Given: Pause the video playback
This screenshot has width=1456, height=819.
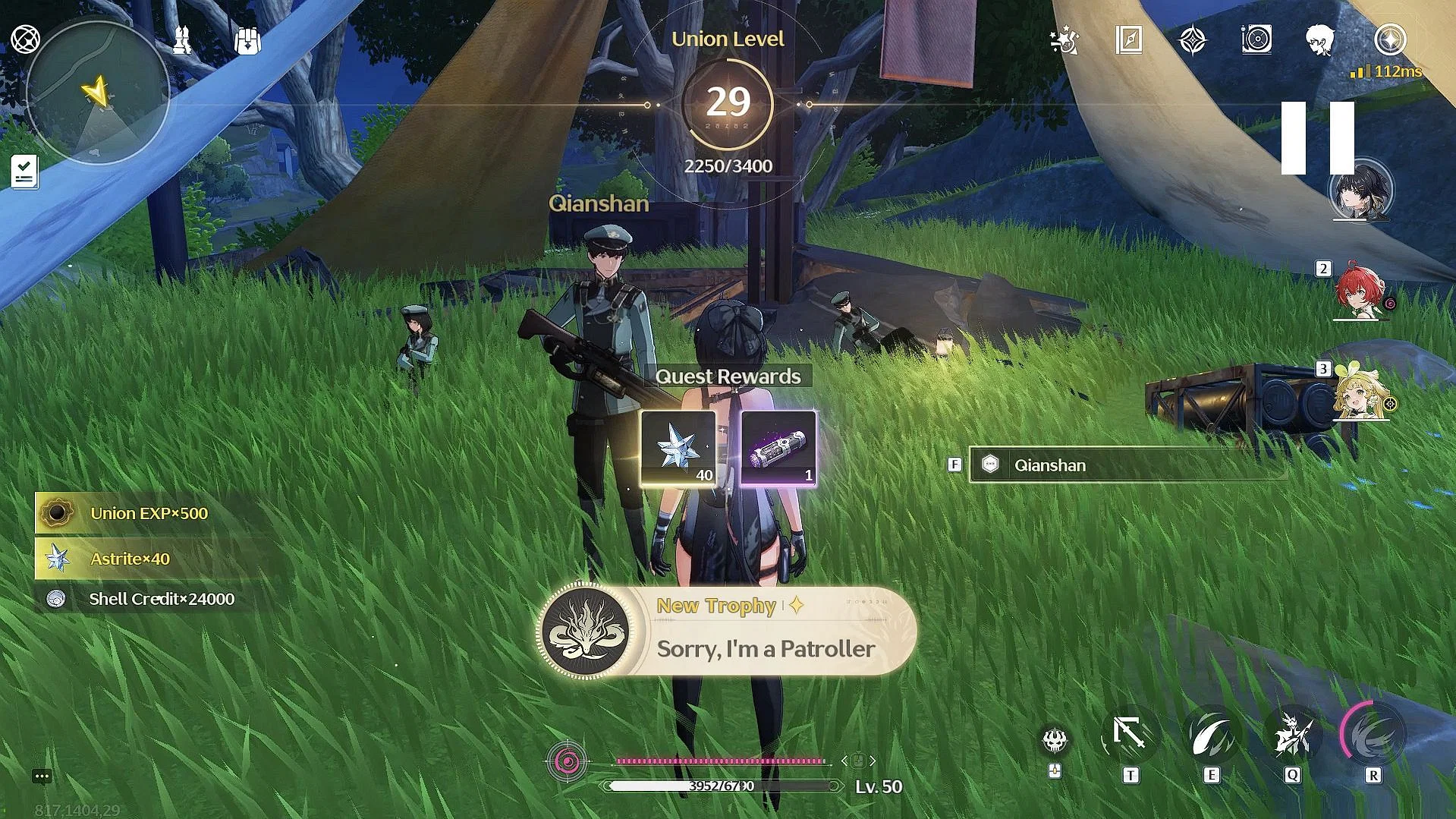Looking at the screenshot, I should [1318, 138].
